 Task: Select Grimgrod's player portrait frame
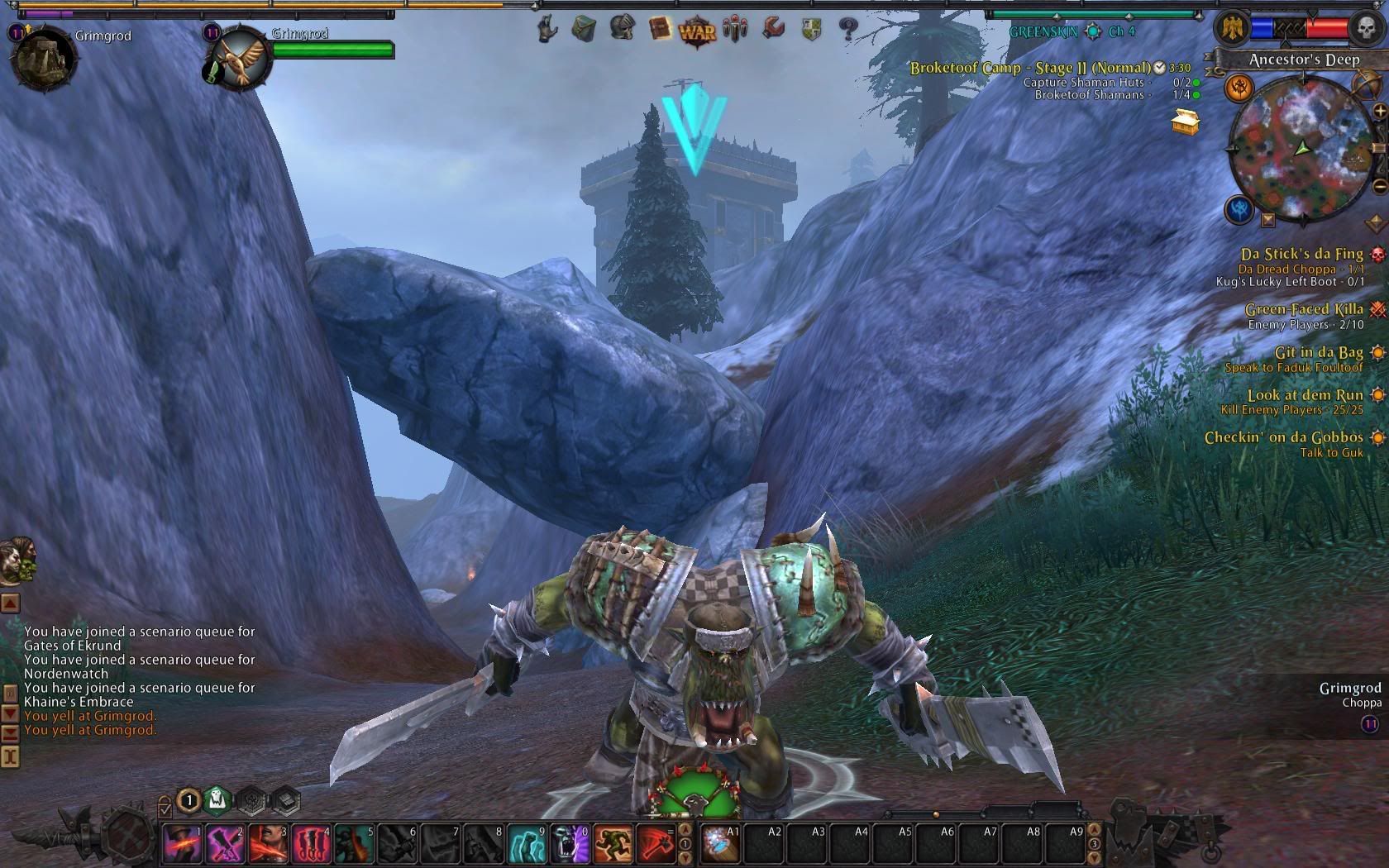point(44,58)
